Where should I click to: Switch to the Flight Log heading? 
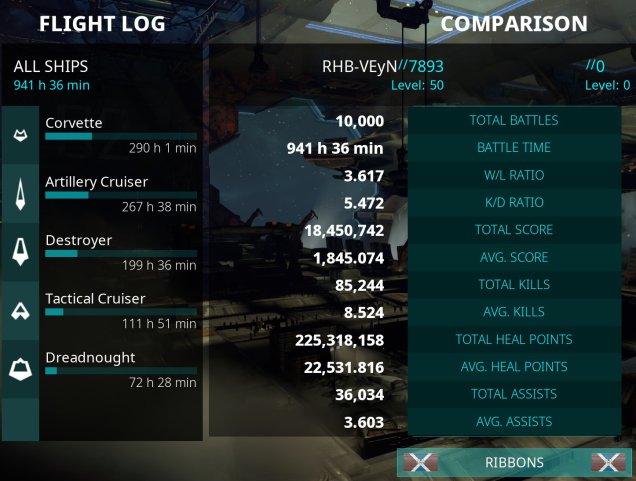pyautogui.click(x=100, y=23)
